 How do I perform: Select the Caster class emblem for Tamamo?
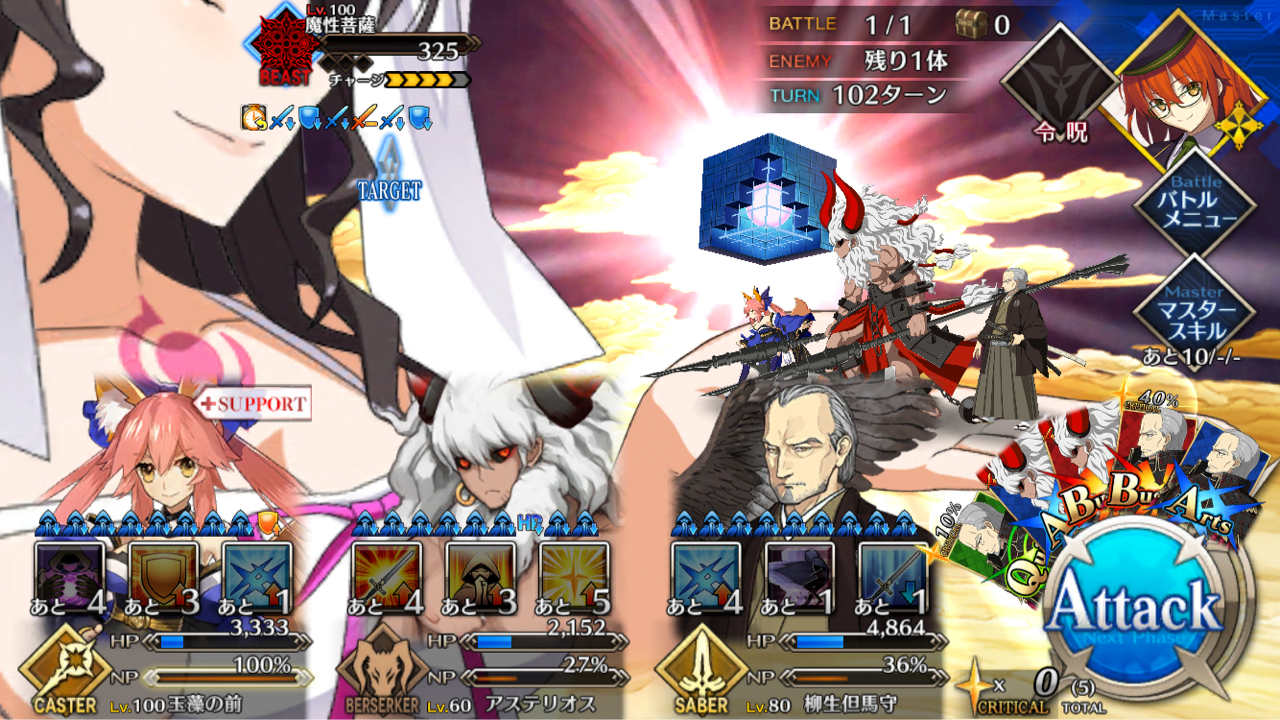pyautogui.click(x=64, y=668)
